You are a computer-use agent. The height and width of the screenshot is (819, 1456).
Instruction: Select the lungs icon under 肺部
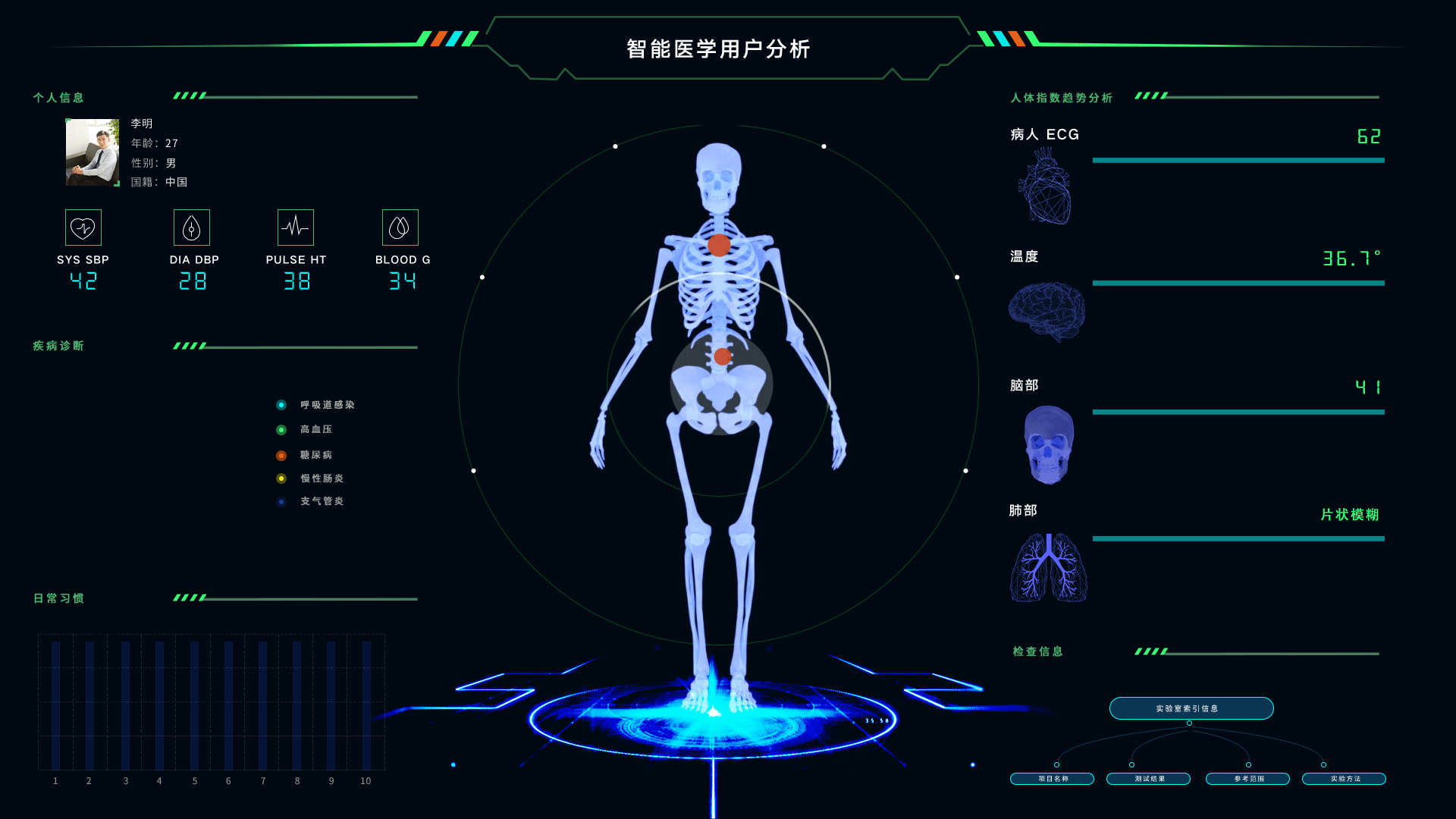(1047, 567)
